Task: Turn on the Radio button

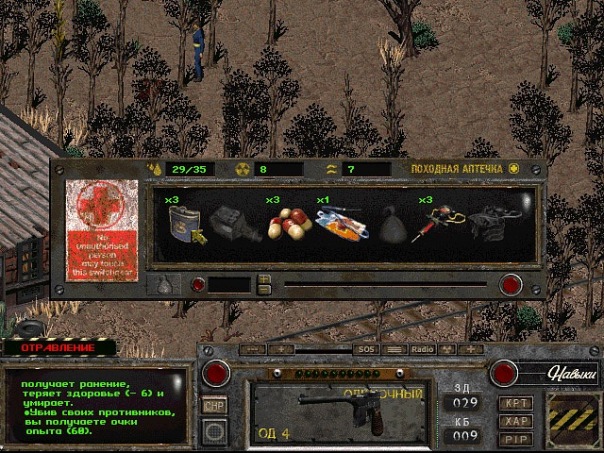Action: [423, 349]
